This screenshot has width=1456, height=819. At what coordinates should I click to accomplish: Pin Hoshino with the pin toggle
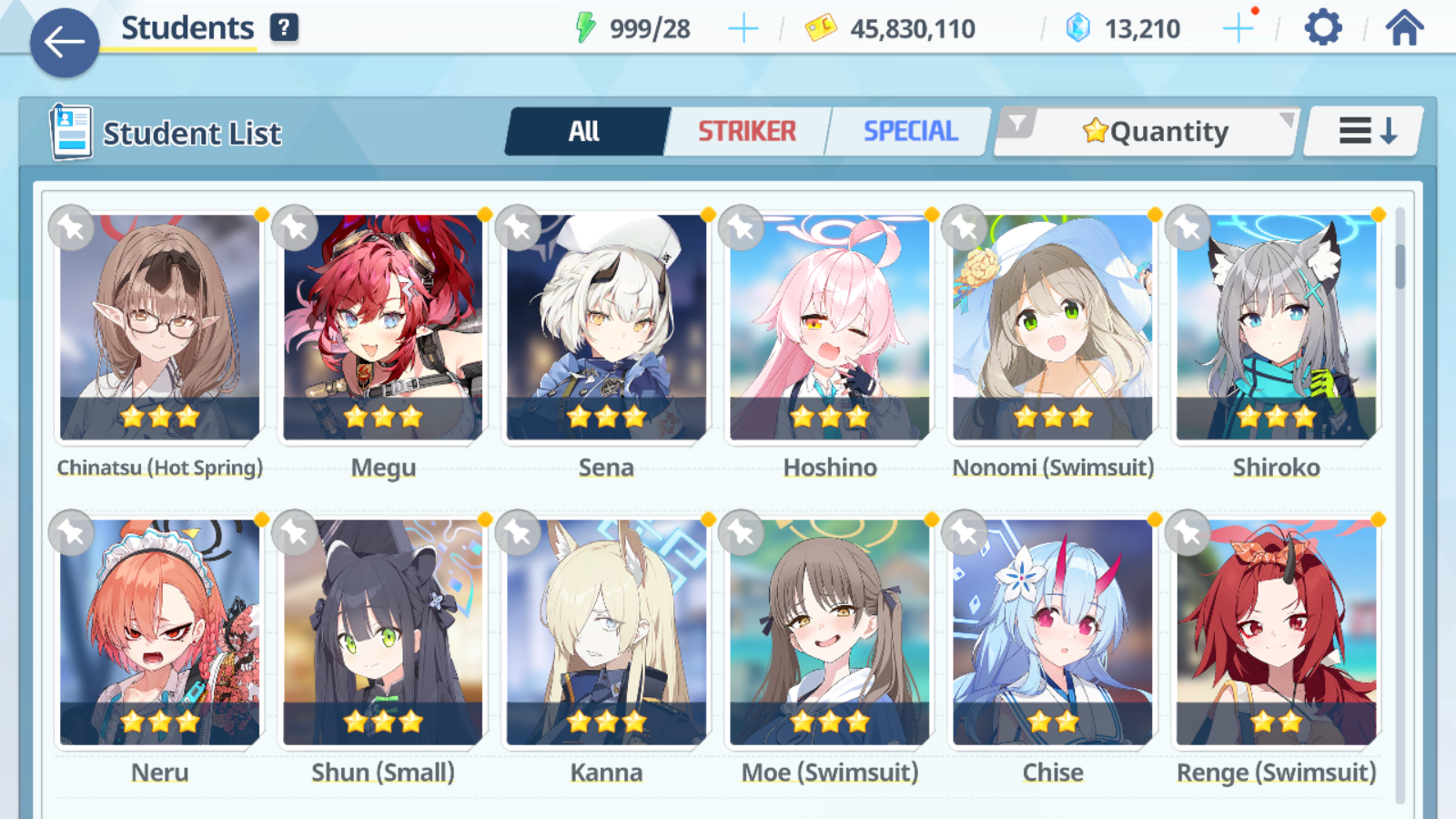[x=740, y=228]
